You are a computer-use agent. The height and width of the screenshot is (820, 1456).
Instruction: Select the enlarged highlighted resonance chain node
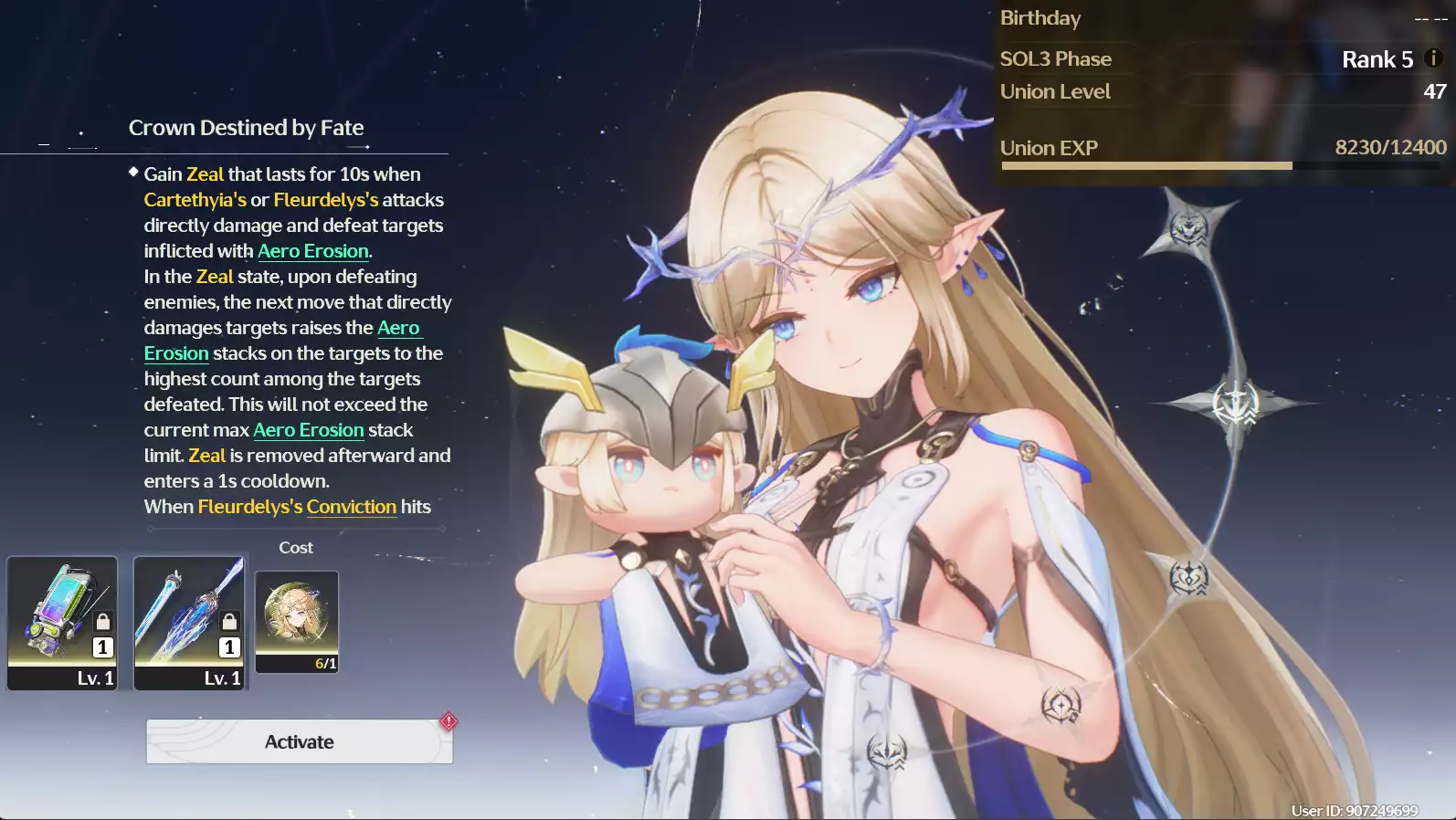[x=1236, y=403]
